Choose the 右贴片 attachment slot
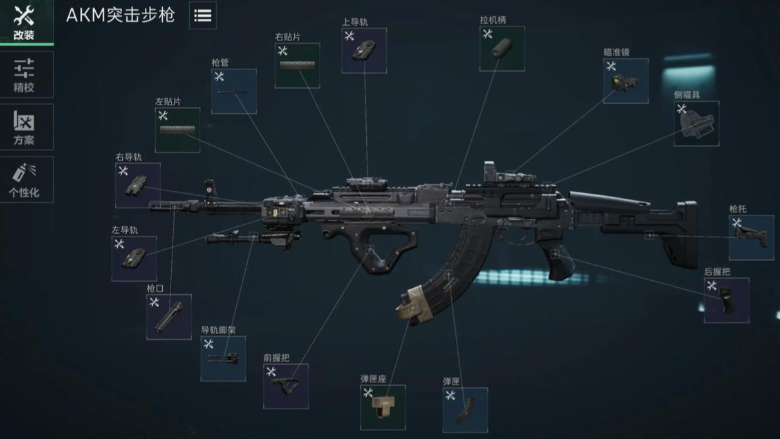 [297, 66]
